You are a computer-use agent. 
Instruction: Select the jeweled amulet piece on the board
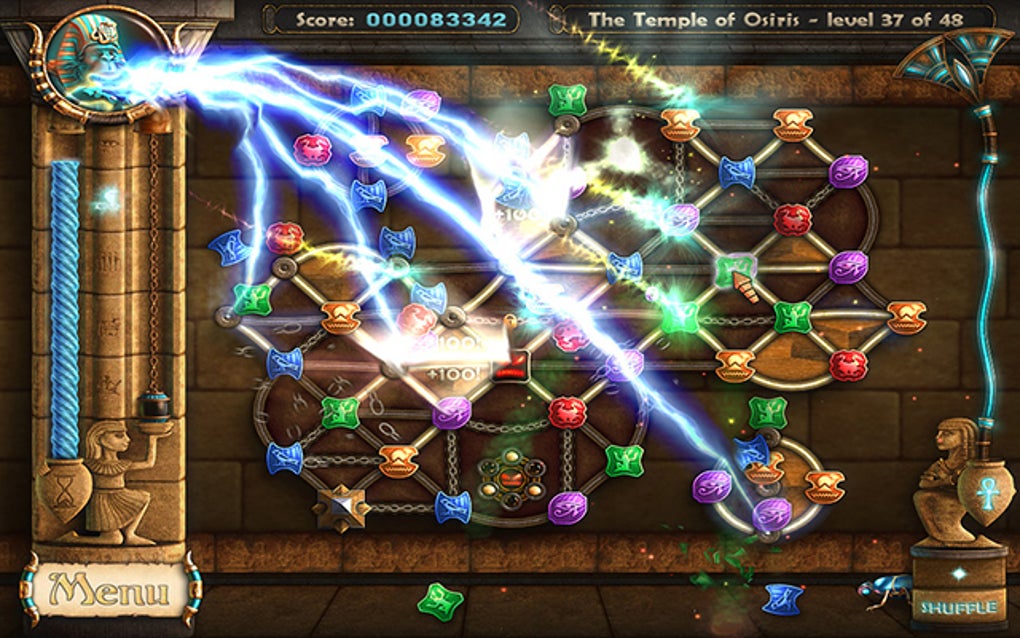(506, 477)
